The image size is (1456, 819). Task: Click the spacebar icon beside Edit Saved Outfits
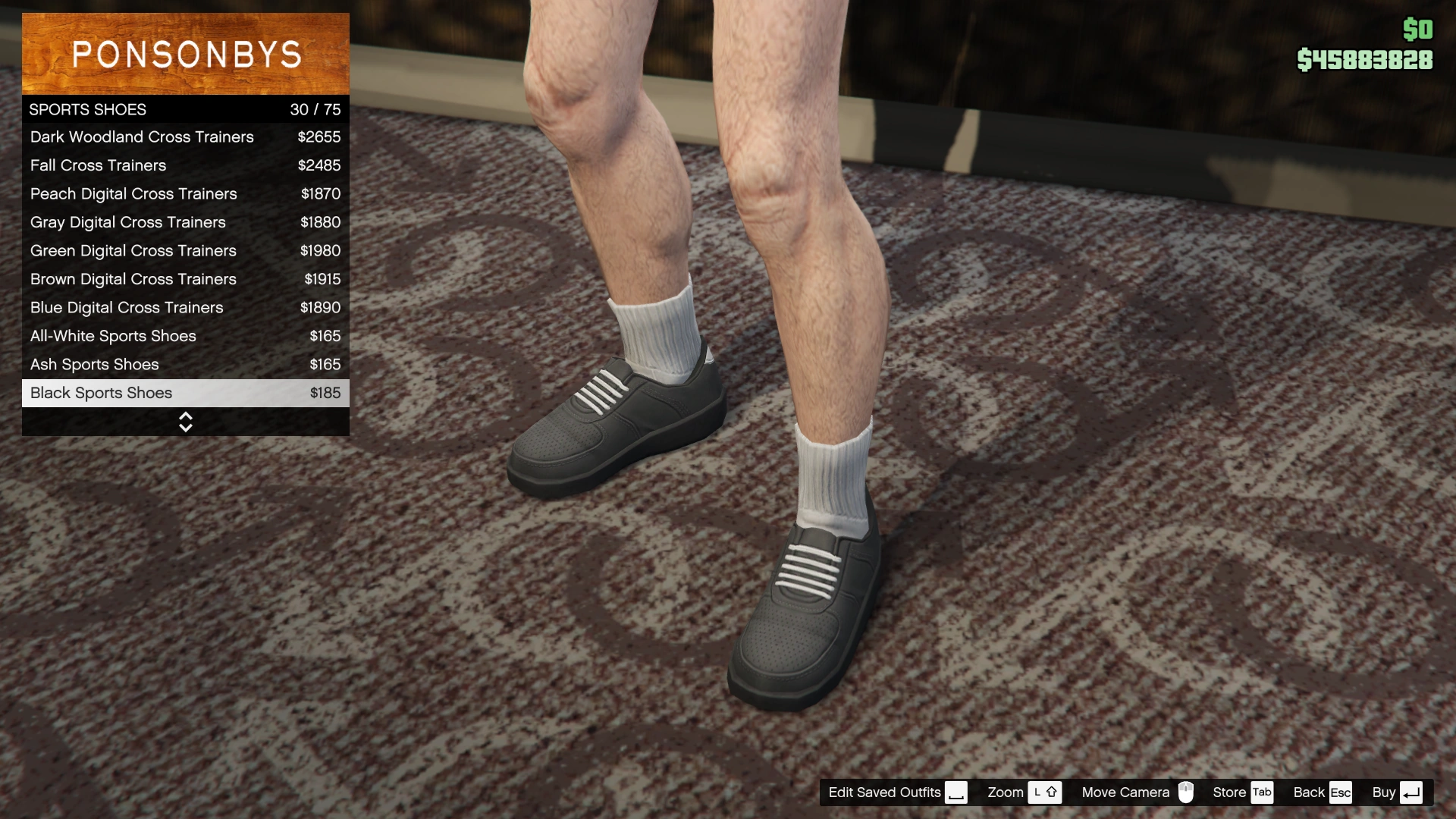[x=956, y=792]
